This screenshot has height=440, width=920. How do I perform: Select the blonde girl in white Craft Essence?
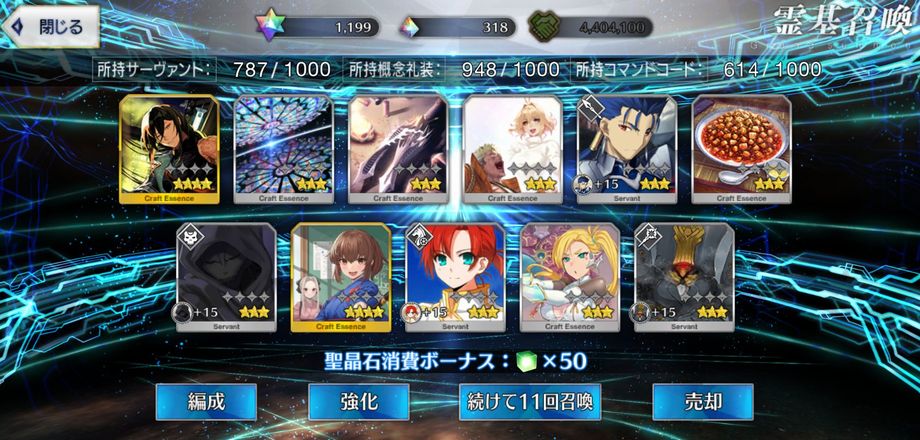coord(512,149)
